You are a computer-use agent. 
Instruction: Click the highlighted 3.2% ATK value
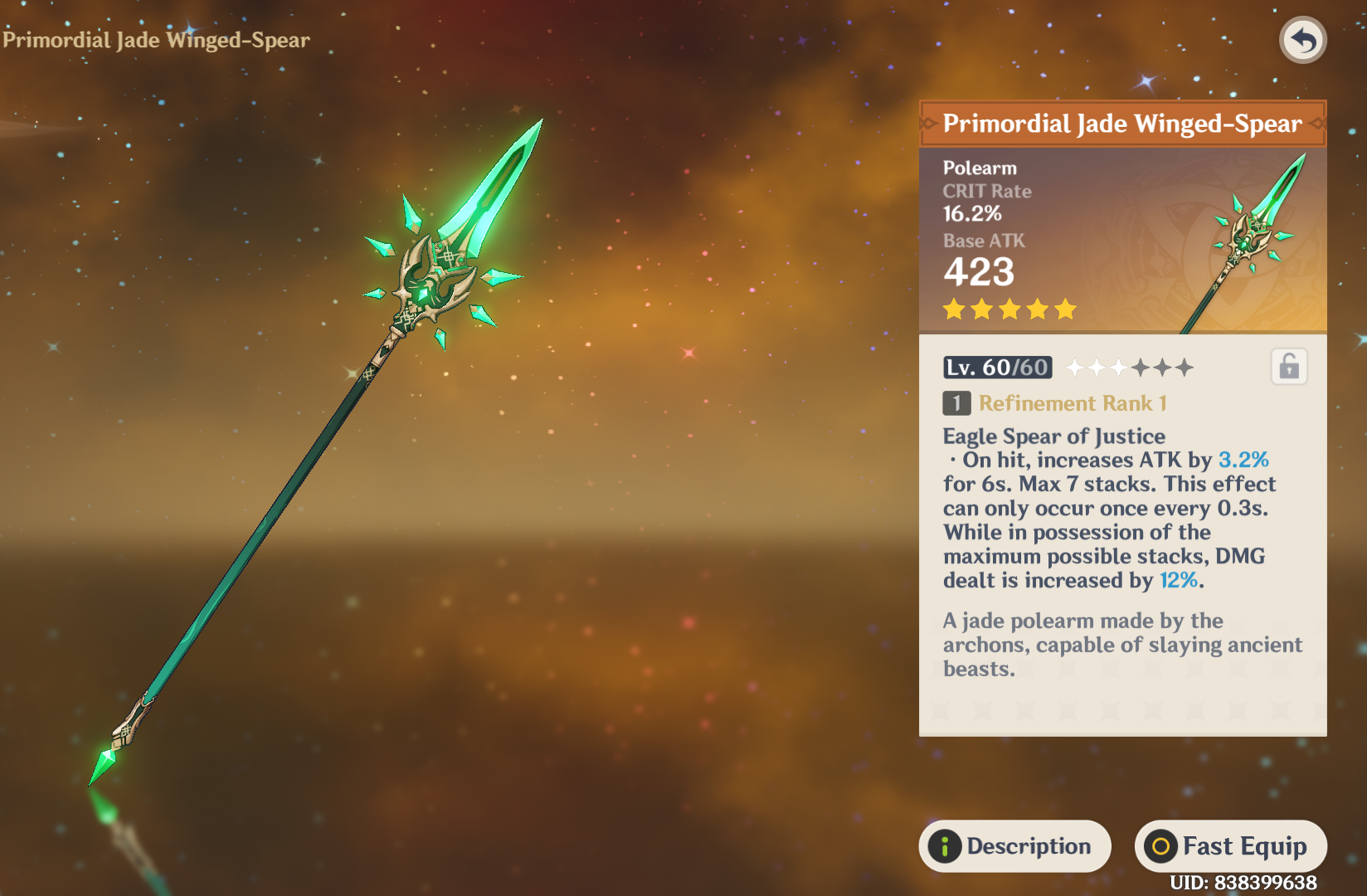1243,460
